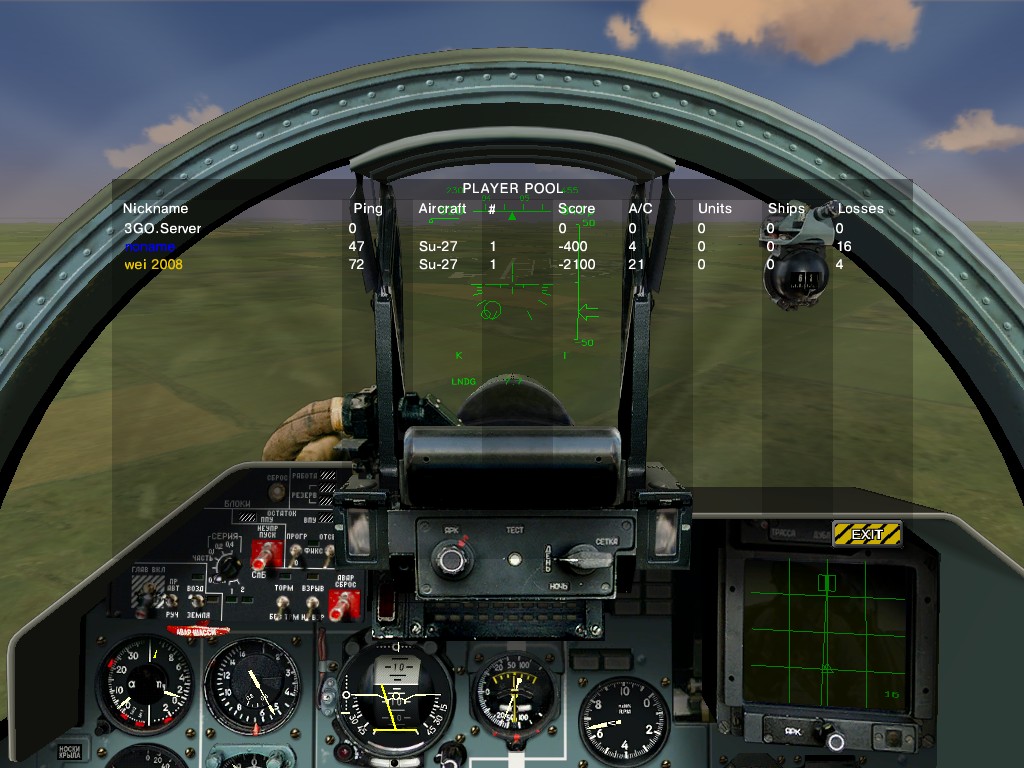Select the blue-named player row

149,247
